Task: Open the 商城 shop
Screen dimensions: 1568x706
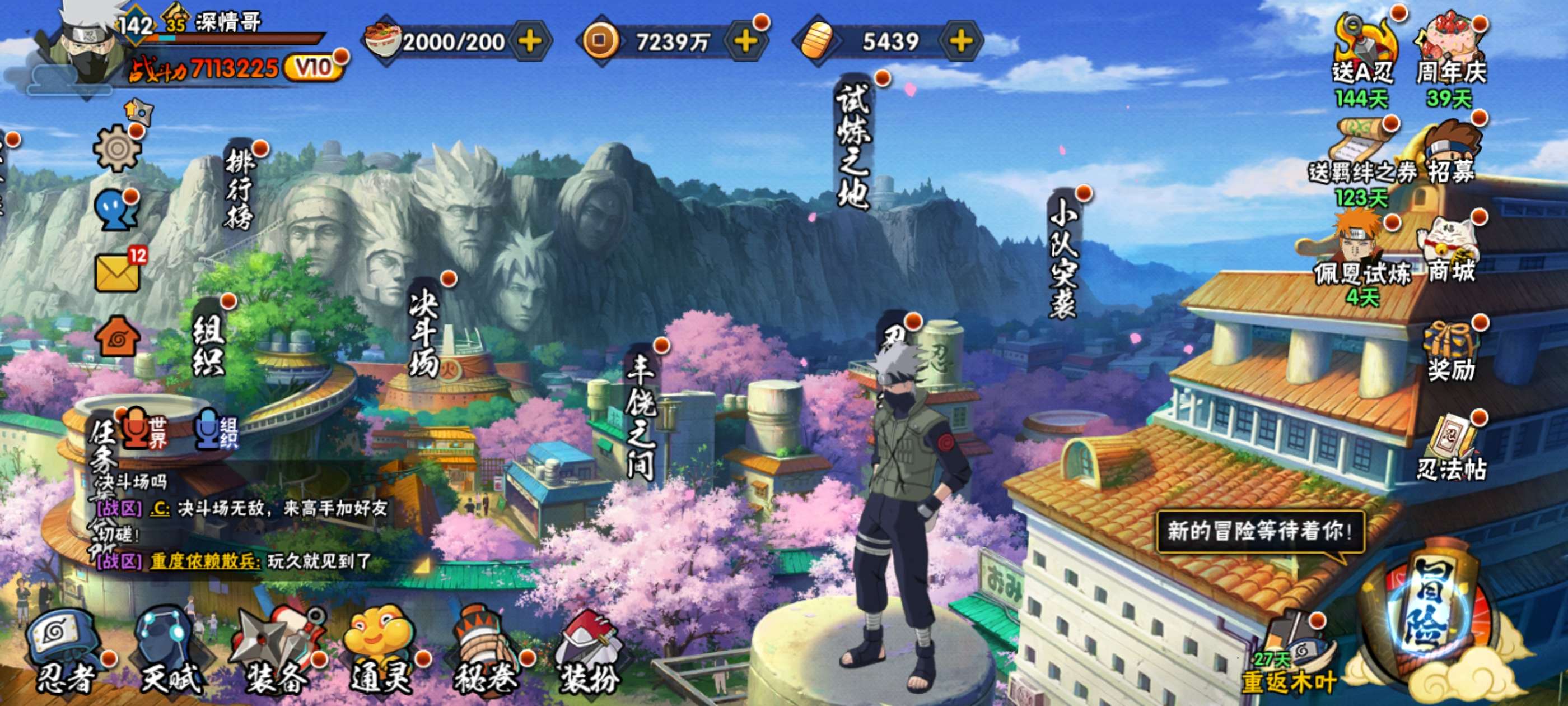Action: coord(1451,250)
